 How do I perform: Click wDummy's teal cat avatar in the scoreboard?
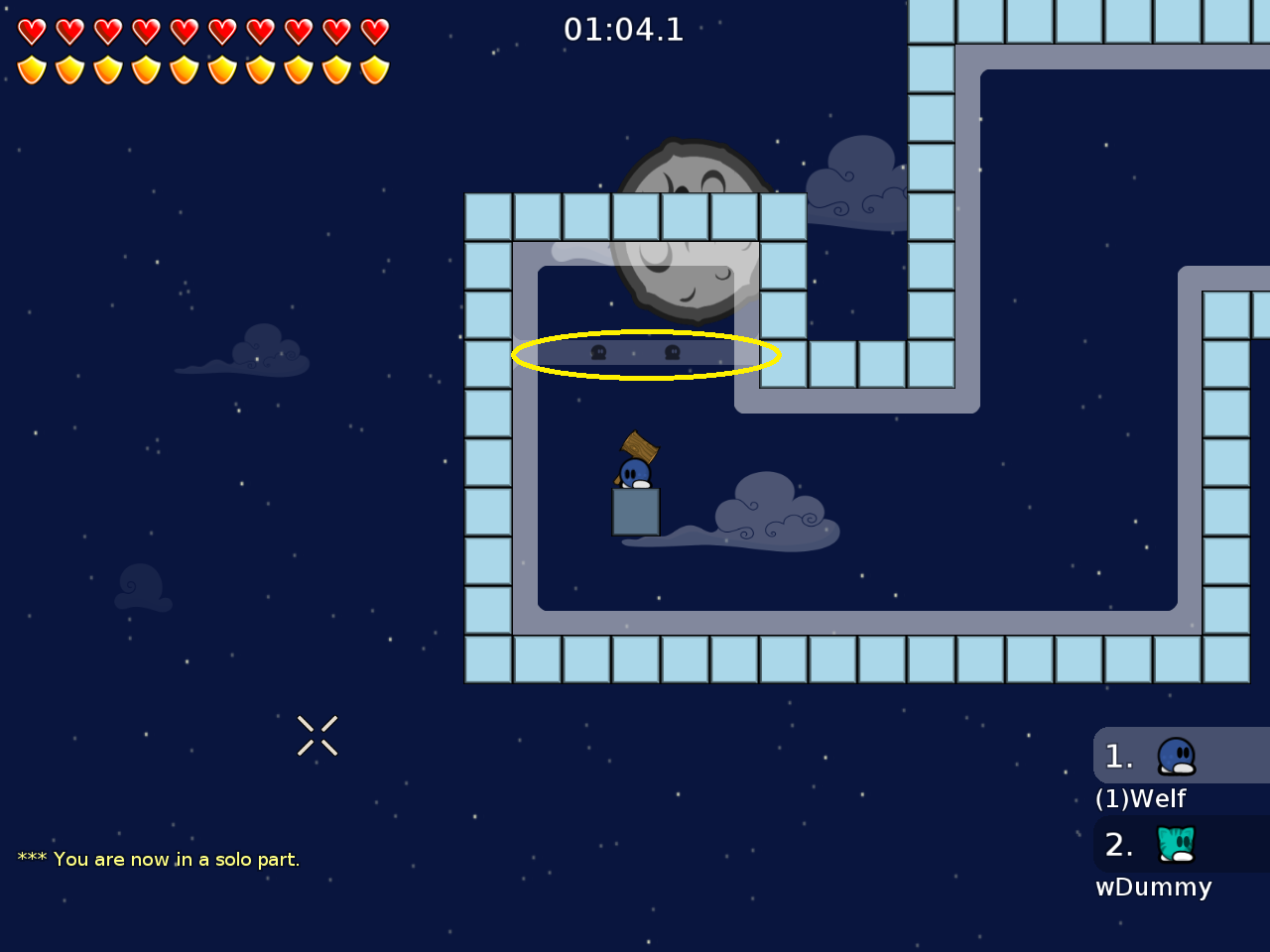pyautogui.click(x=1175, y=844)
